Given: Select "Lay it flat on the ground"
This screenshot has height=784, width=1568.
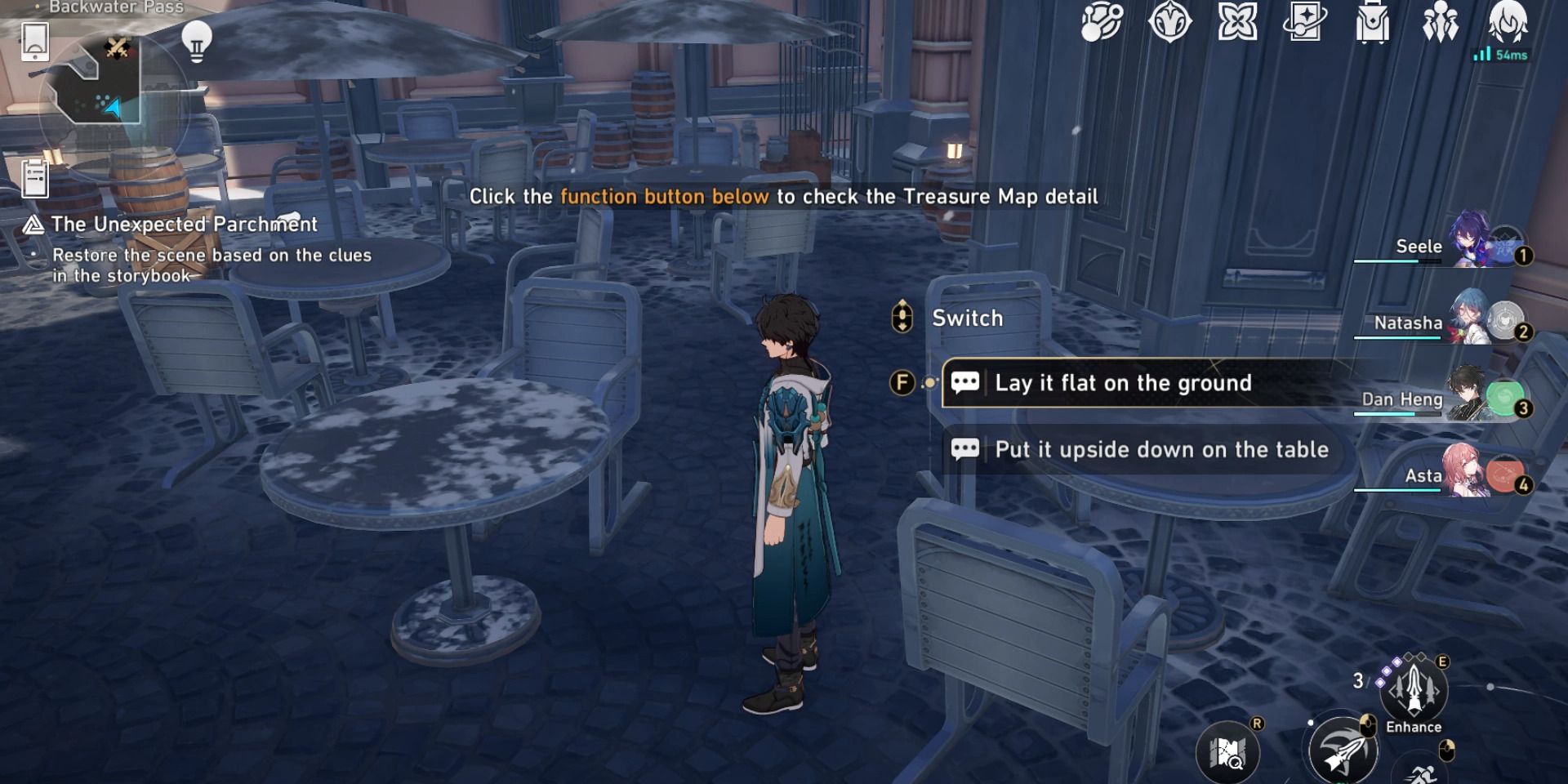Looking at the screenshot, I should pyautogui.click(x=1123, y=382).
